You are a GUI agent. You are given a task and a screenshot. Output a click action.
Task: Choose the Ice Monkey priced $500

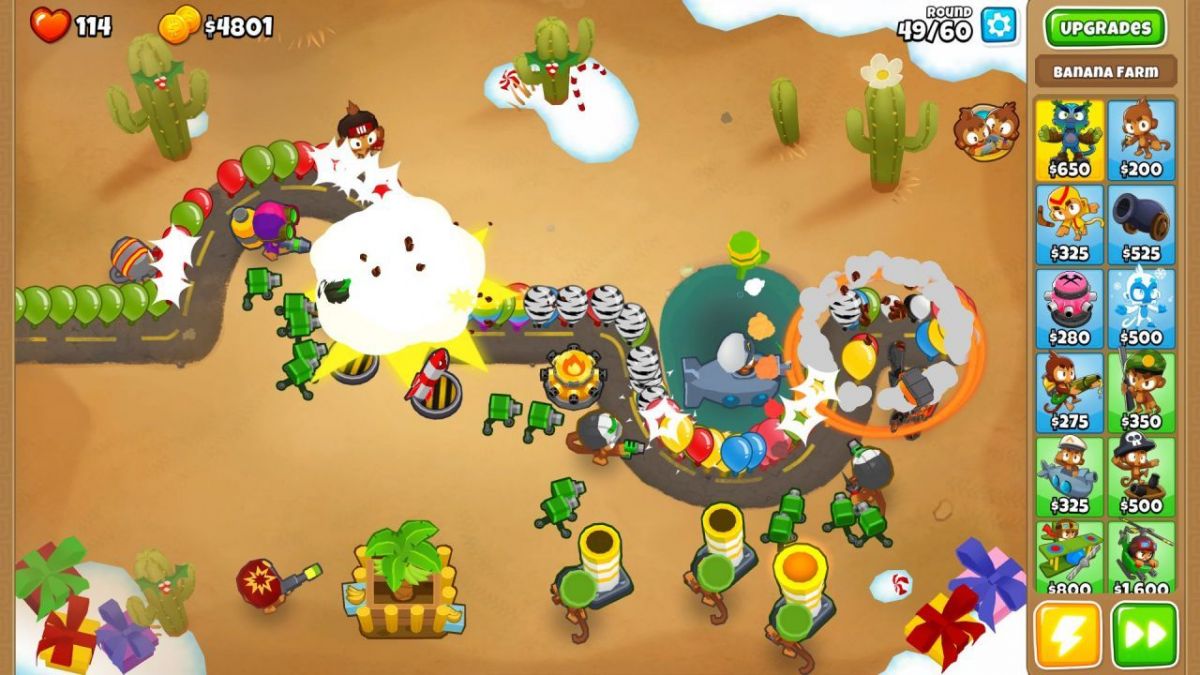click(1141, 307)
